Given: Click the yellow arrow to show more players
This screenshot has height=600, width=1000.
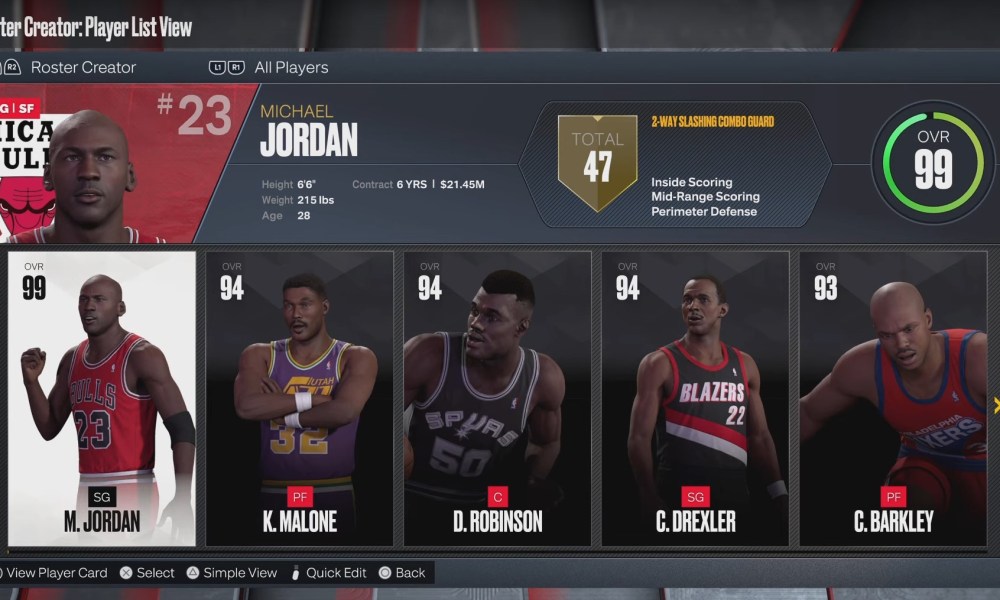Looking at the screenshot, I should 996,404.
